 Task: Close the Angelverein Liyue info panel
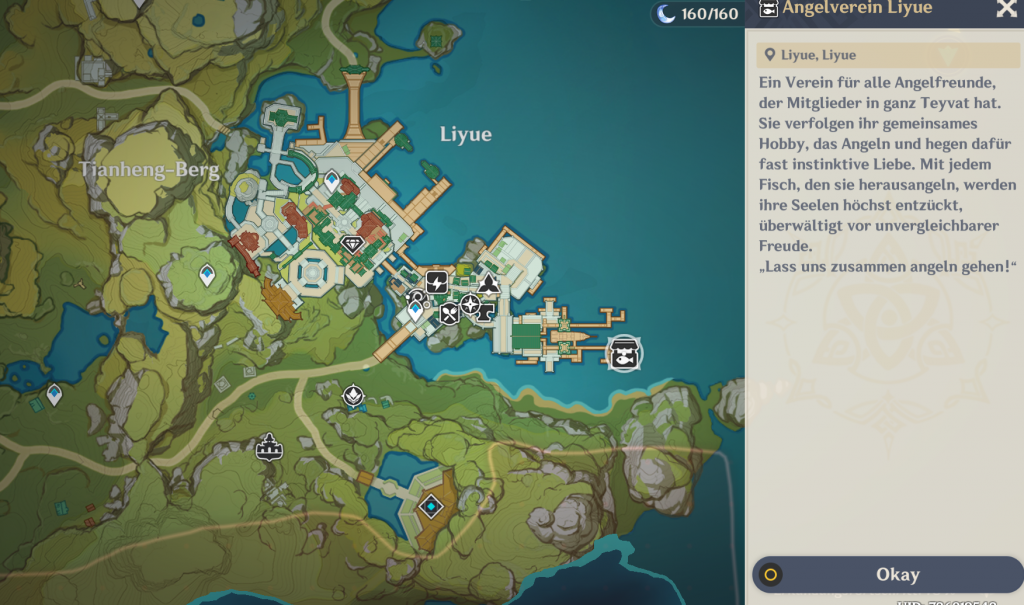click(x=1005, y=9)
